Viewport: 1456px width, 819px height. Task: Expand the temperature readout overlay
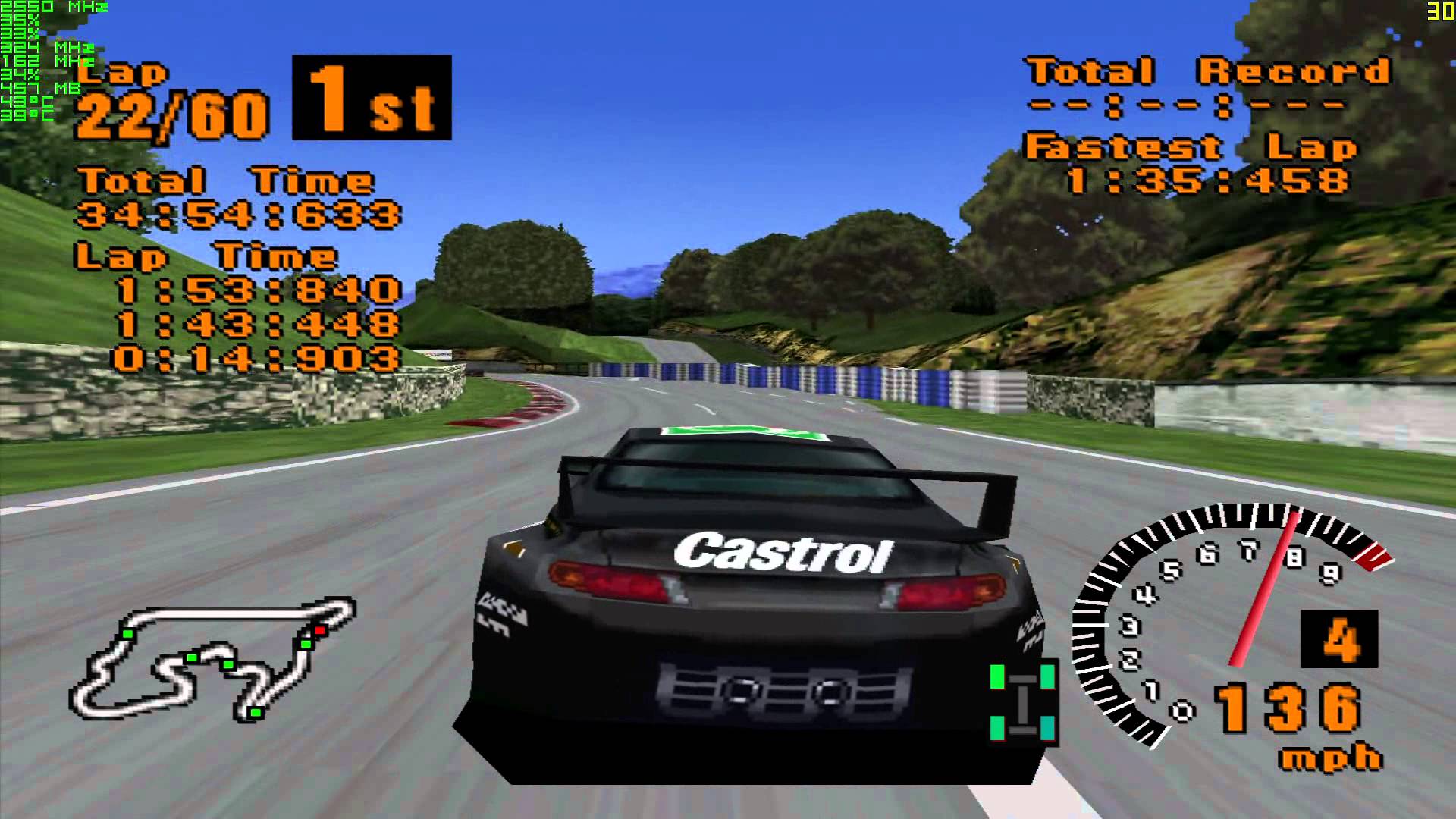tap(27, 106)
